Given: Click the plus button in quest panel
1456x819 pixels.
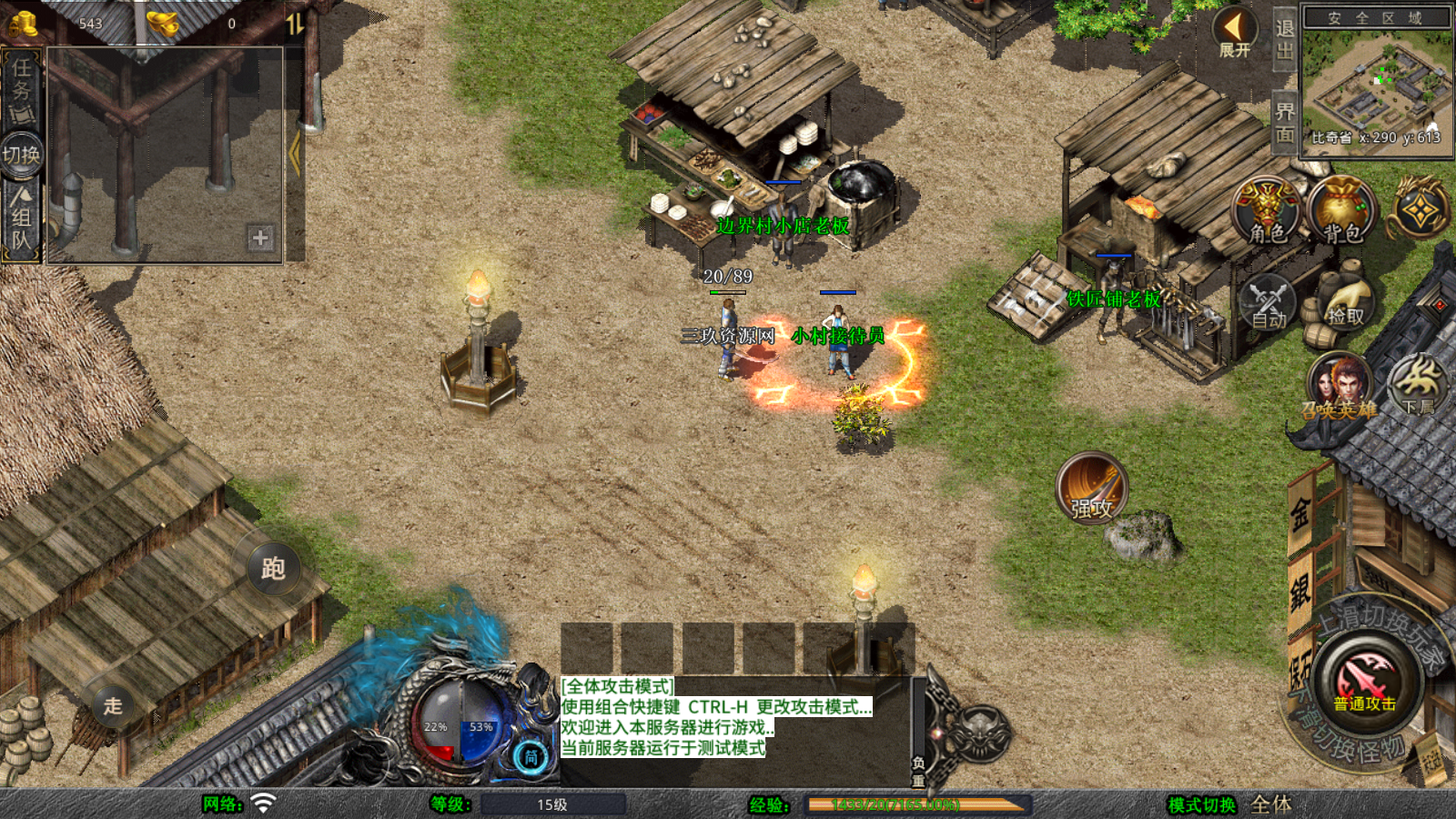Looking at the screenshot, I should (x=260, y=238).
